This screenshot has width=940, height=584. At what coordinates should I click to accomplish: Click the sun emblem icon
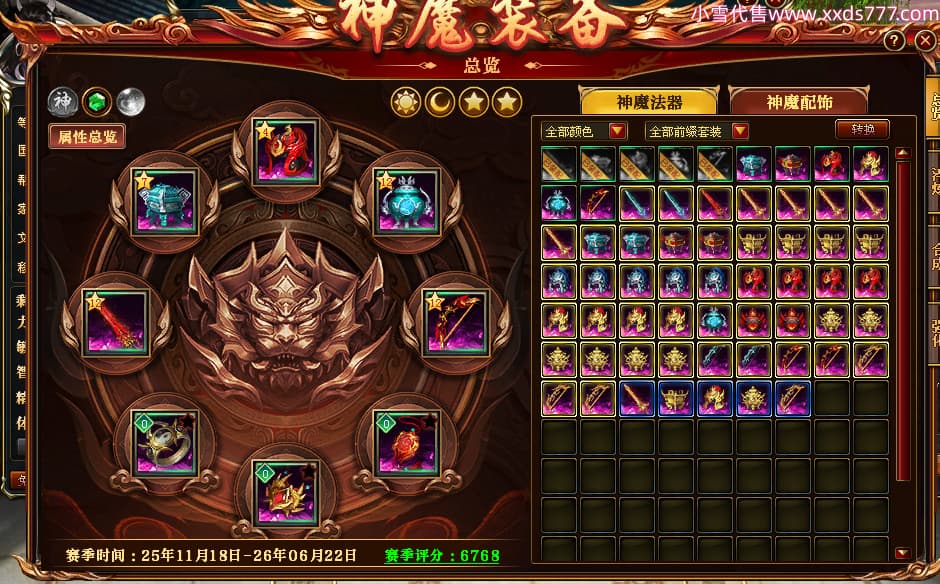[x=406, y=101]
